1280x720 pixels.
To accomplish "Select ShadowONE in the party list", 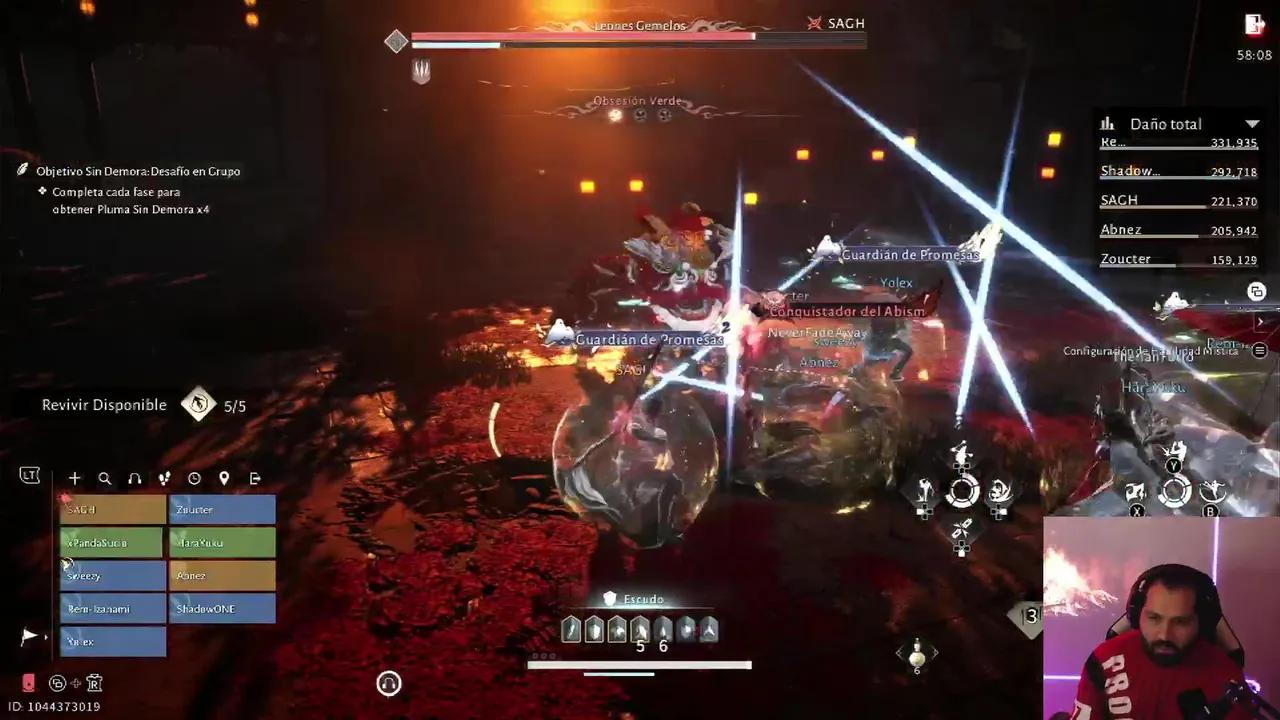I will coord(222,609).
